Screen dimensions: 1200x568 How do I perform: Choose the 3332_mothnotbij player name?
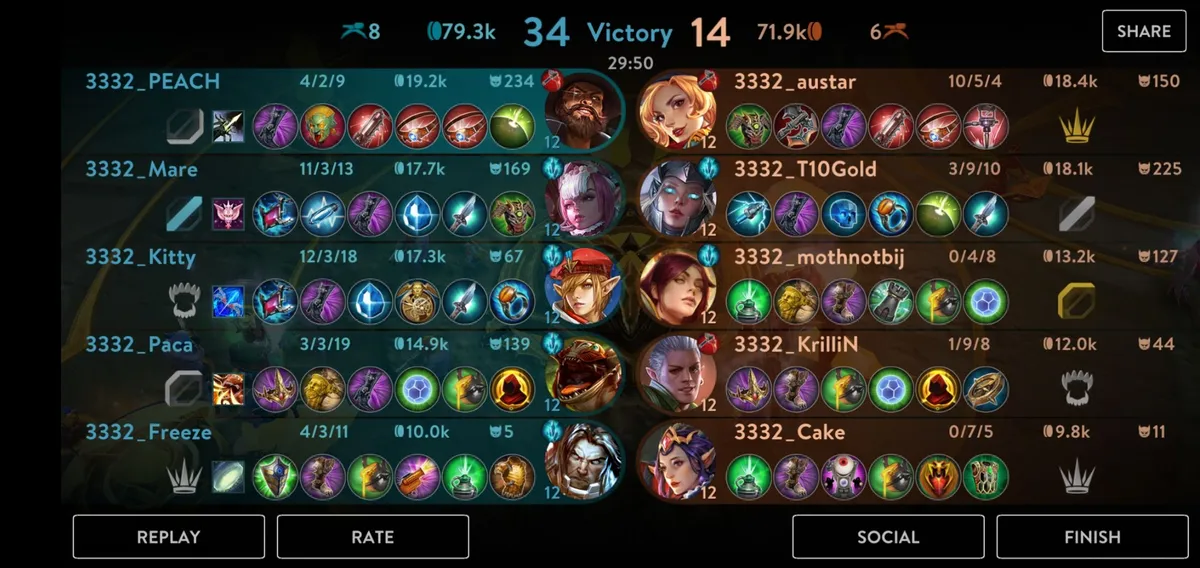point(819,257)
